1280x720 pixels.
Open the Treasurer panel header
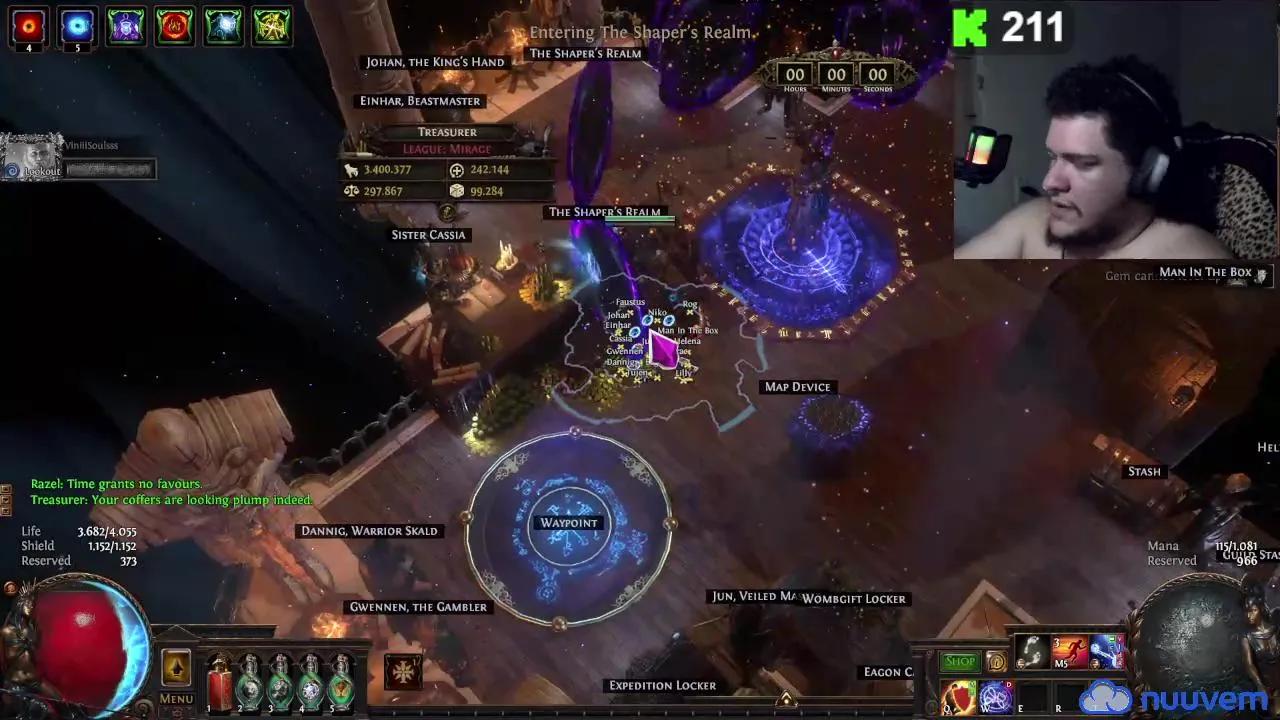tap(446, 132)
